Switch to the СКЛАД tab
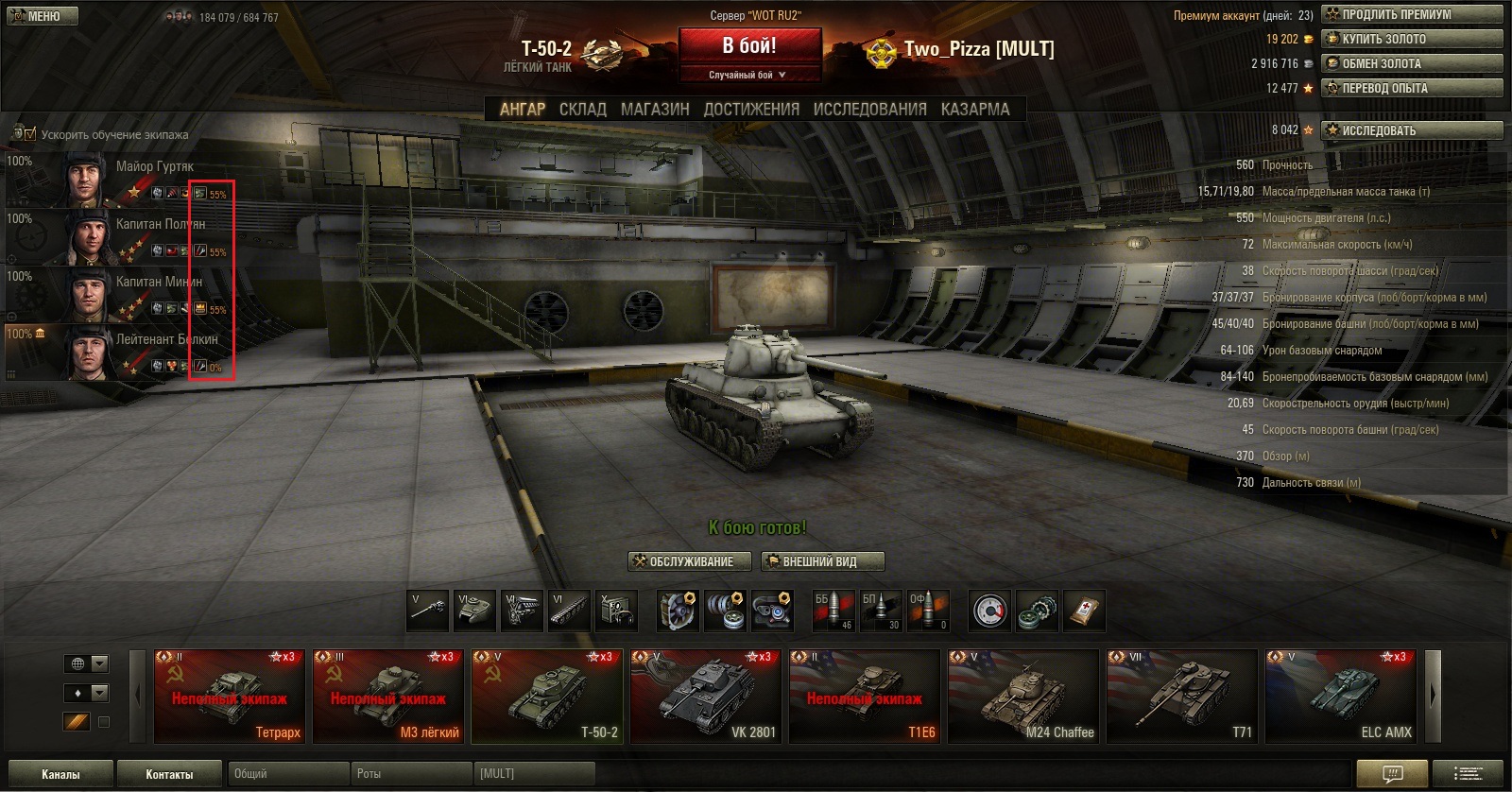Image resolution: width=1512 pixels, height=792 pixels. 582,110
